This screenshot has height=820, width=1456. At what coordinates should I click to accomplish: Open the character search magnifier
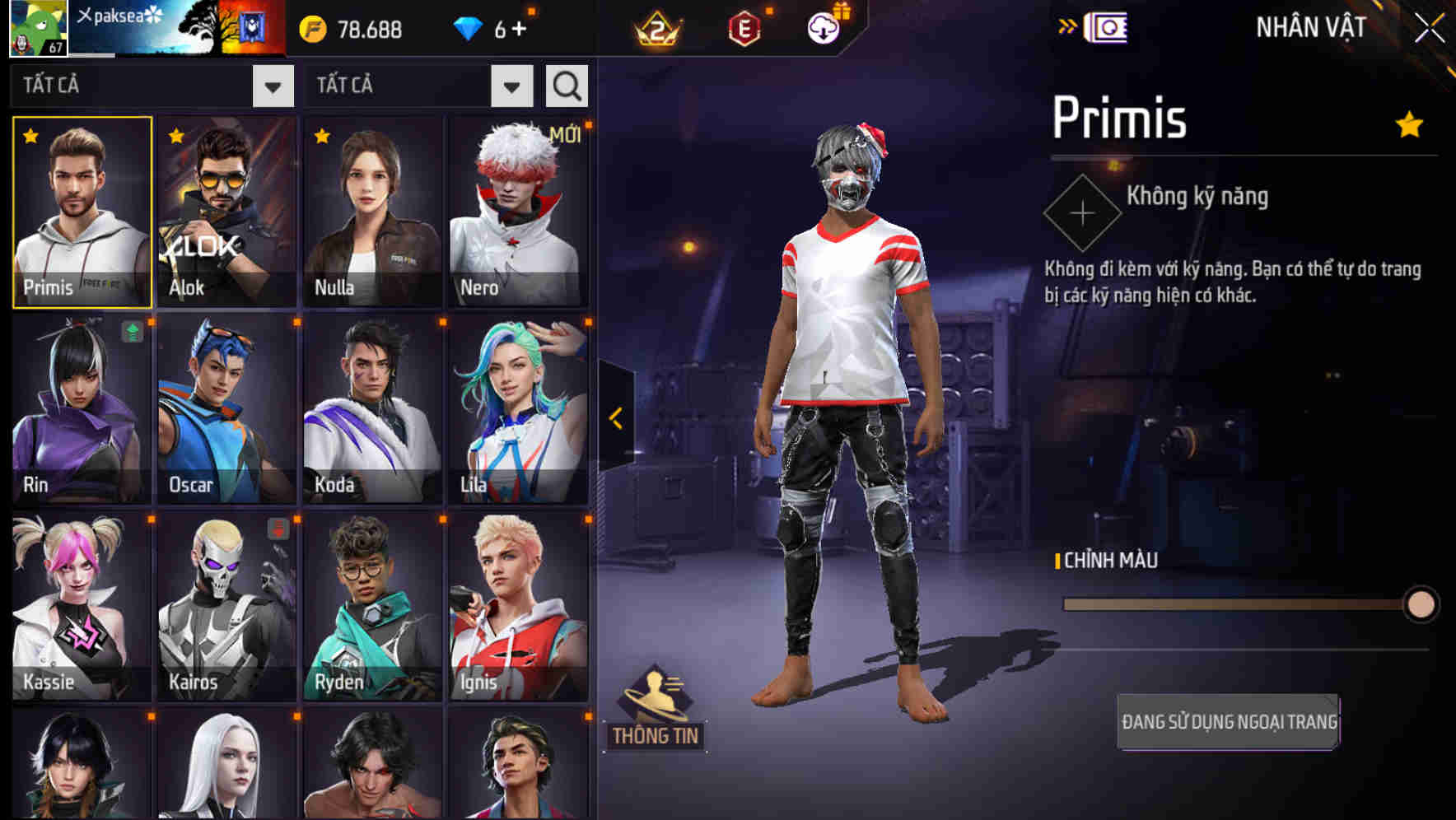pyautogui.click(x=566, y=85)
